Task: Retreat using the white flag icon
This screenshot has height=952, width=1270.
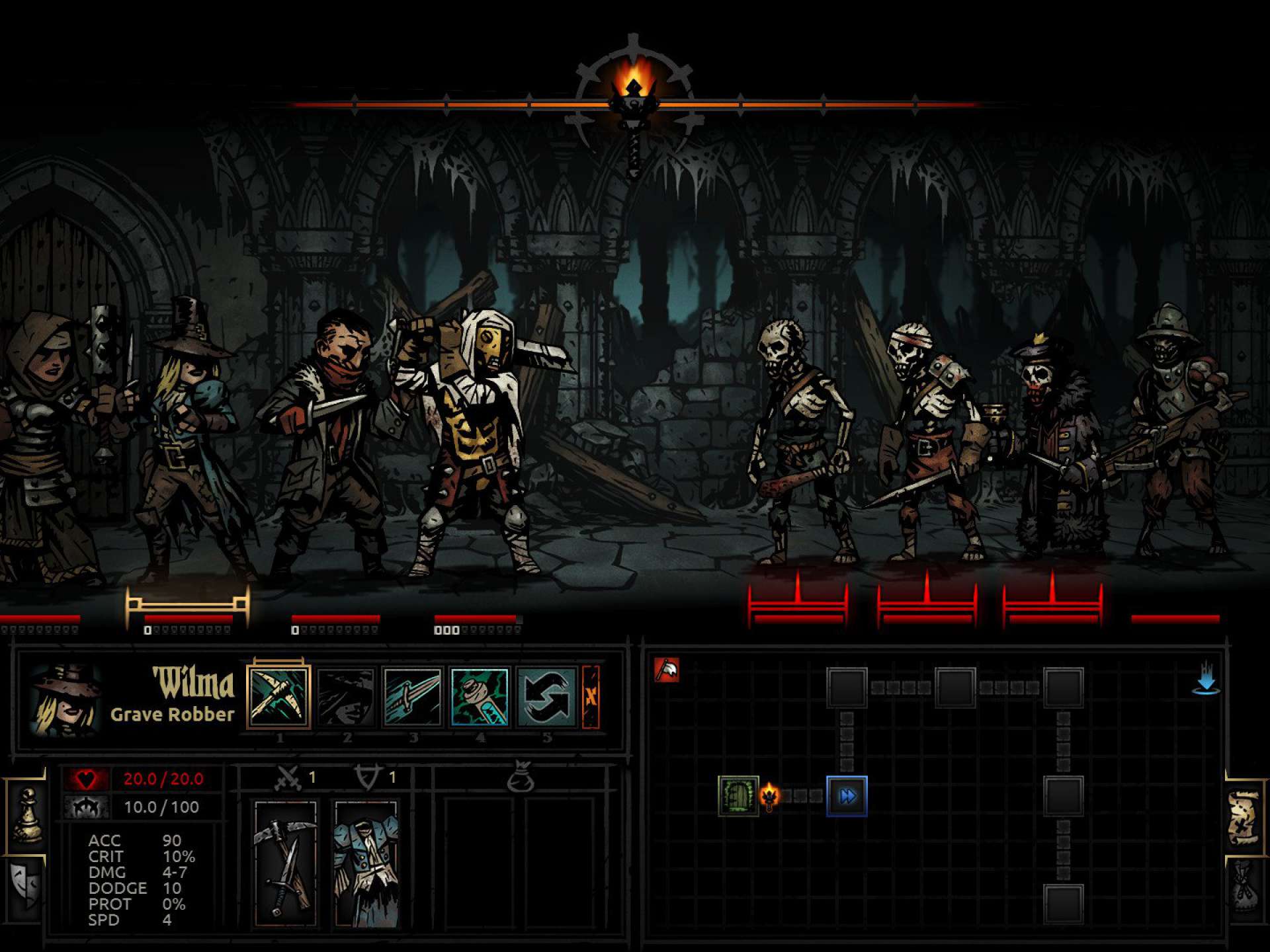Action: coord(667,670)
